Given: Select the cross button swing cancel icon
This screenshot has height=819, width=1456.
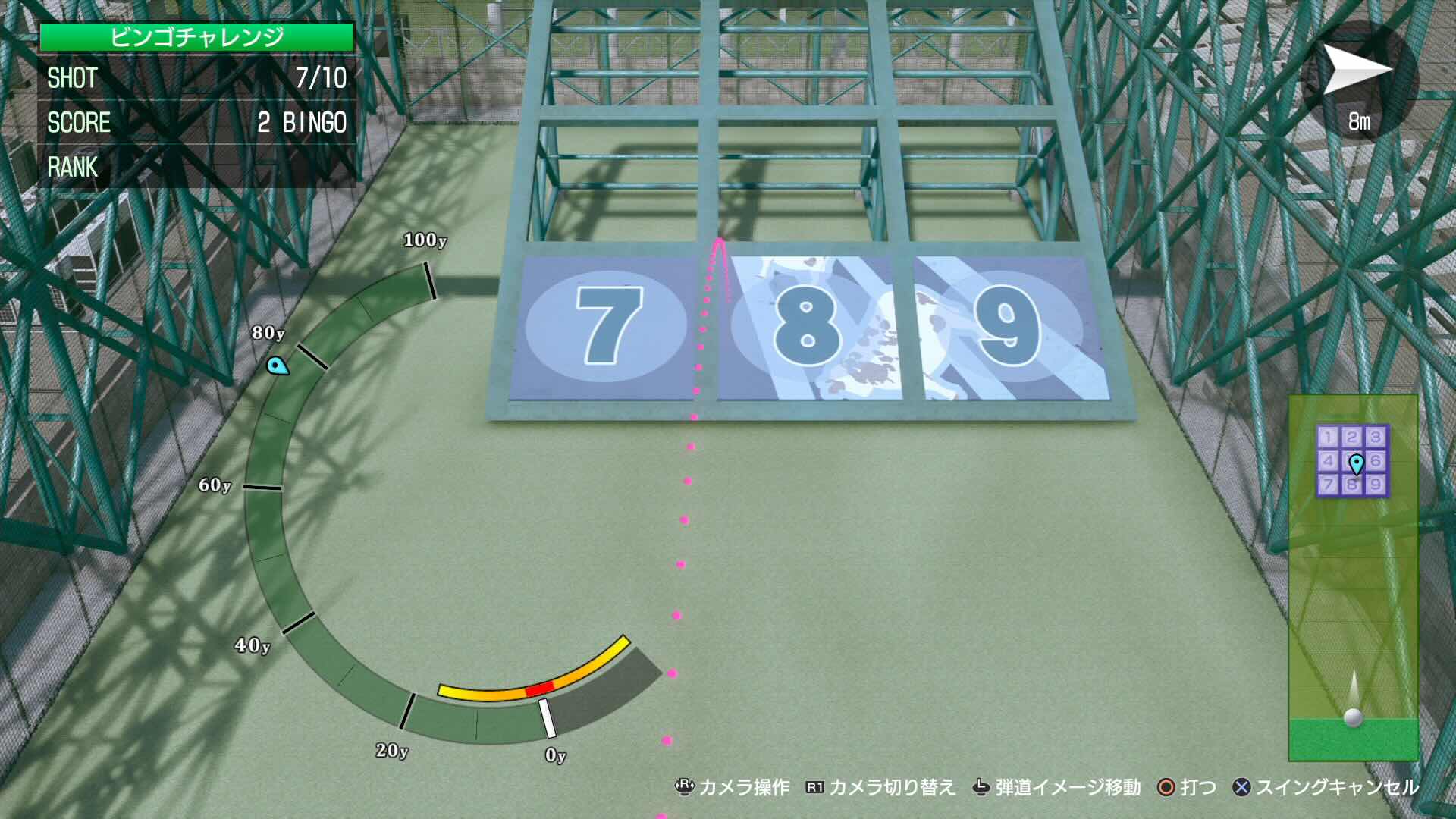Looking at the screenshot, I should pos(1242,788).
